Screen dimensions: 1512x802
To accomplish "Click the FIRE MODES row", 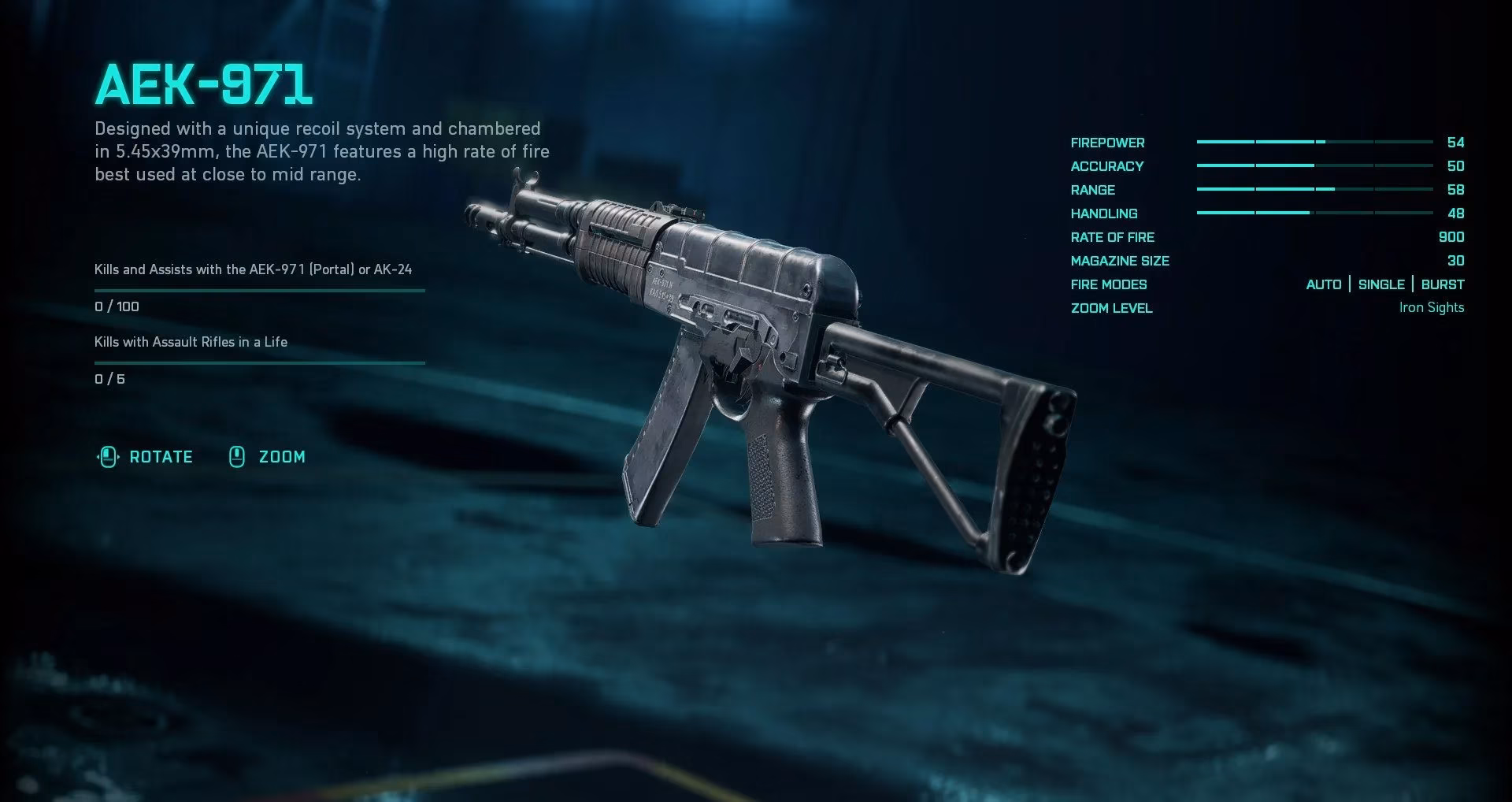I will 1109,284.
